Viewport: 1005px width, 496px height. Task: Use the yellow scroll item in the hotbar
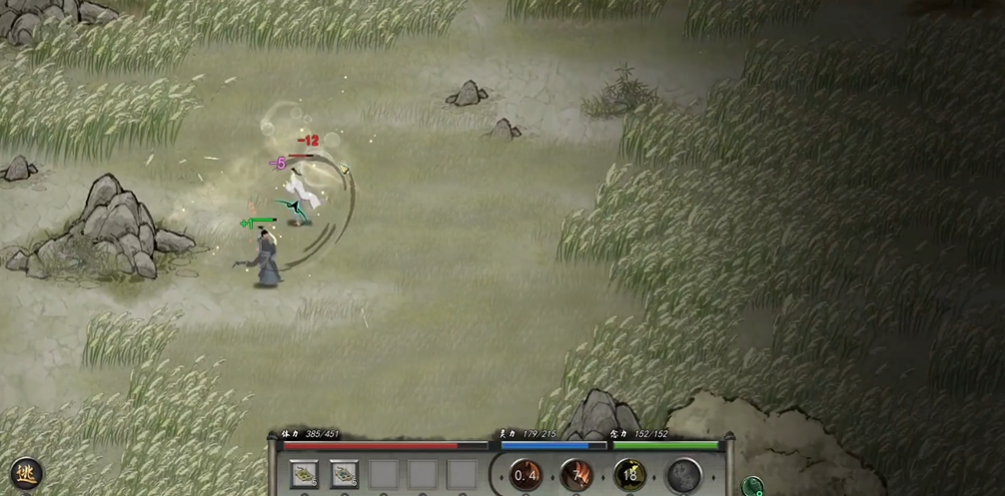pos(304,474)
